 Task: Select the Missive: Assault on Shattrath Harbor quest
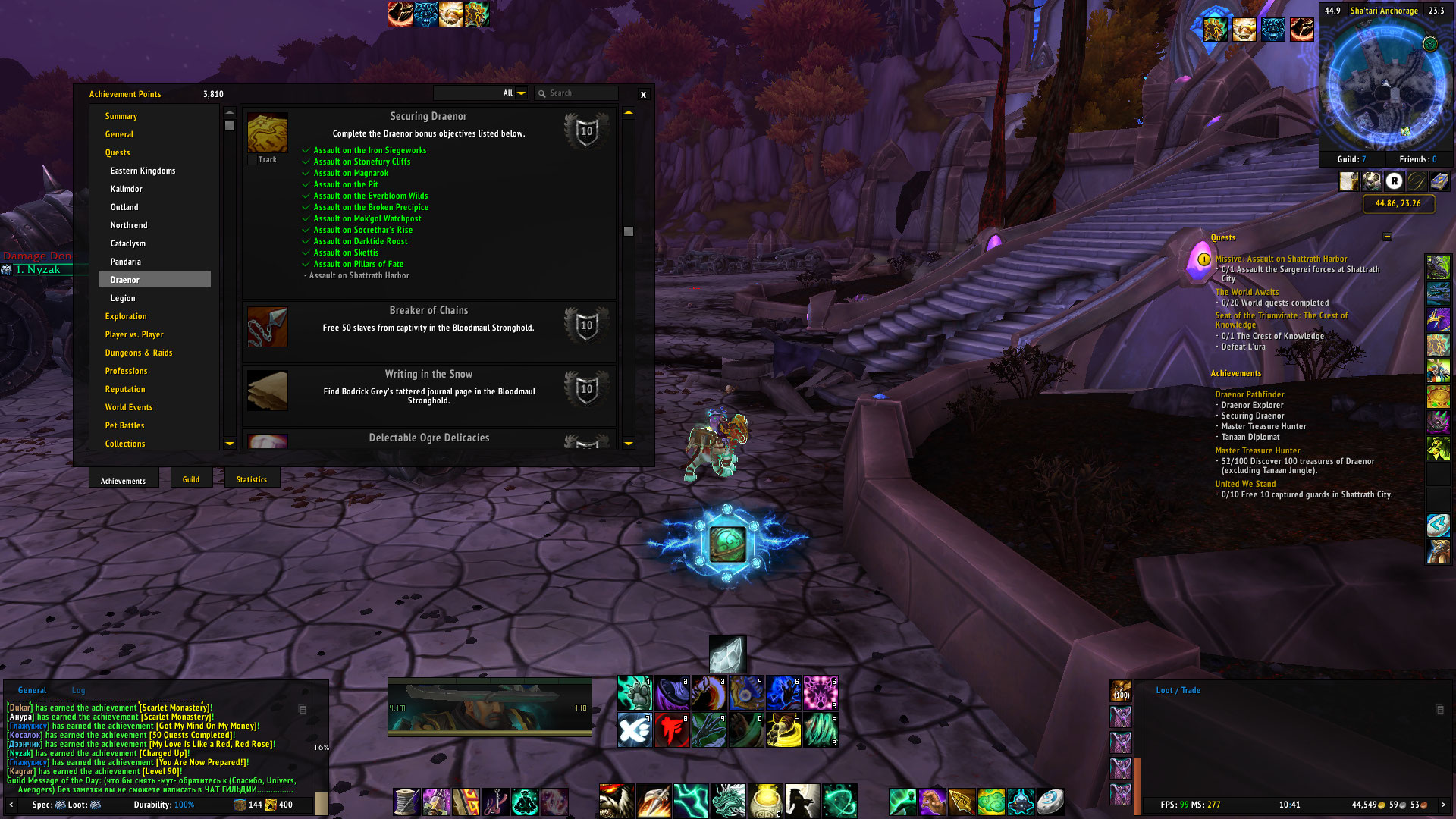click(1281, 259)
